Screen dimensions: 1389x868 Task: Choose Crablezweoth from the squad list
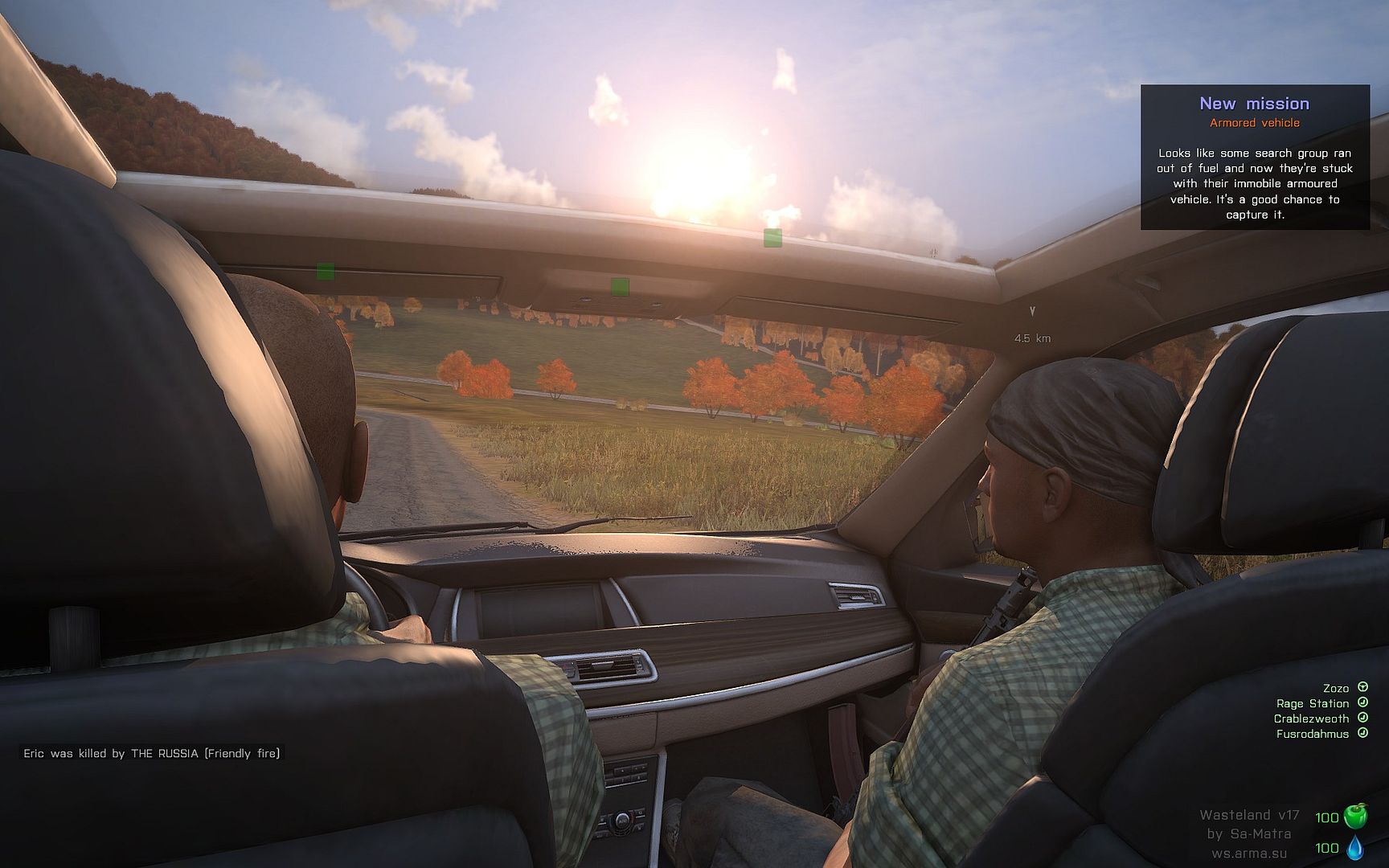(1311, 719)
